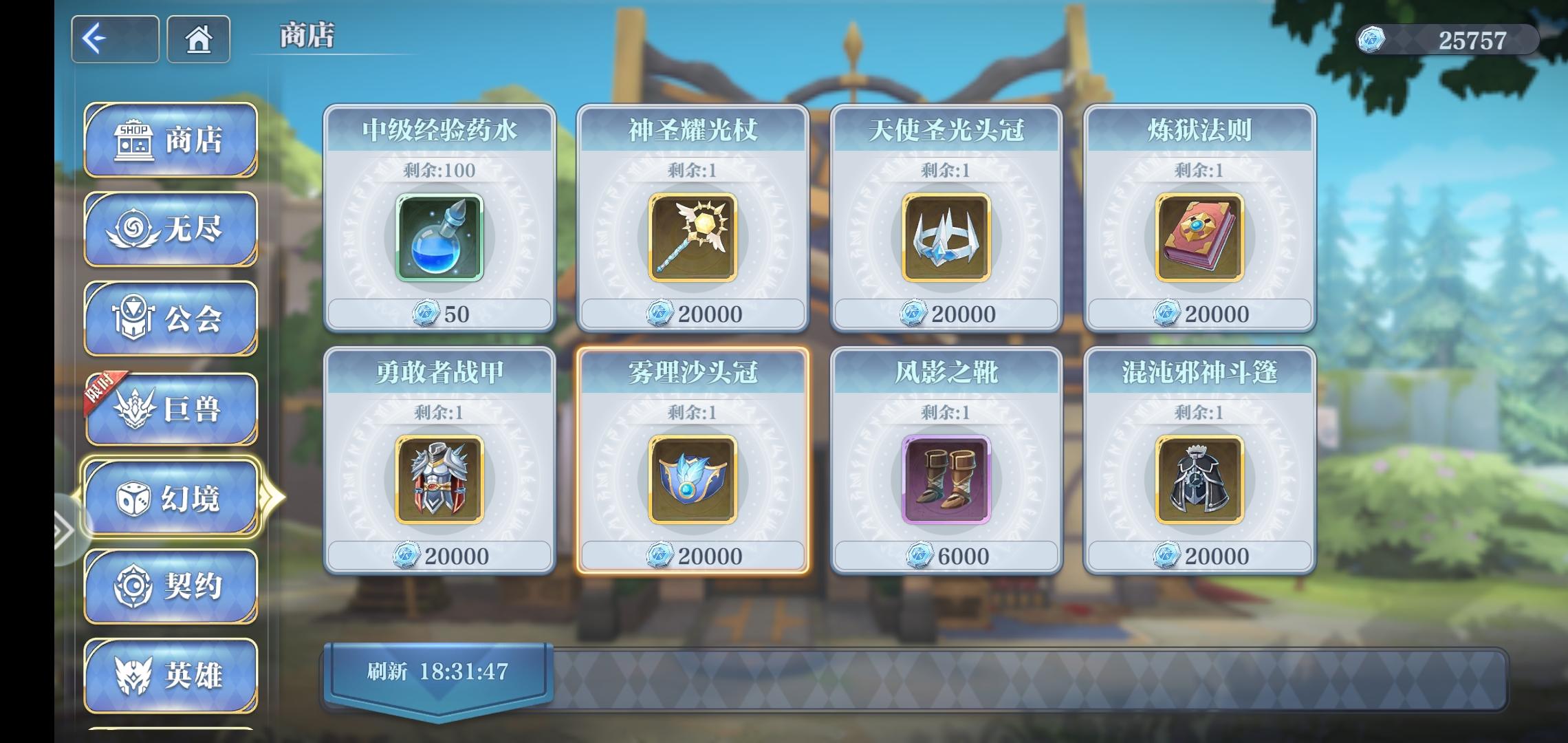Buy 雾理沙头冠 for 20000 gems
The height and width of the screenshot is (743, 1568).
(692, 555)
